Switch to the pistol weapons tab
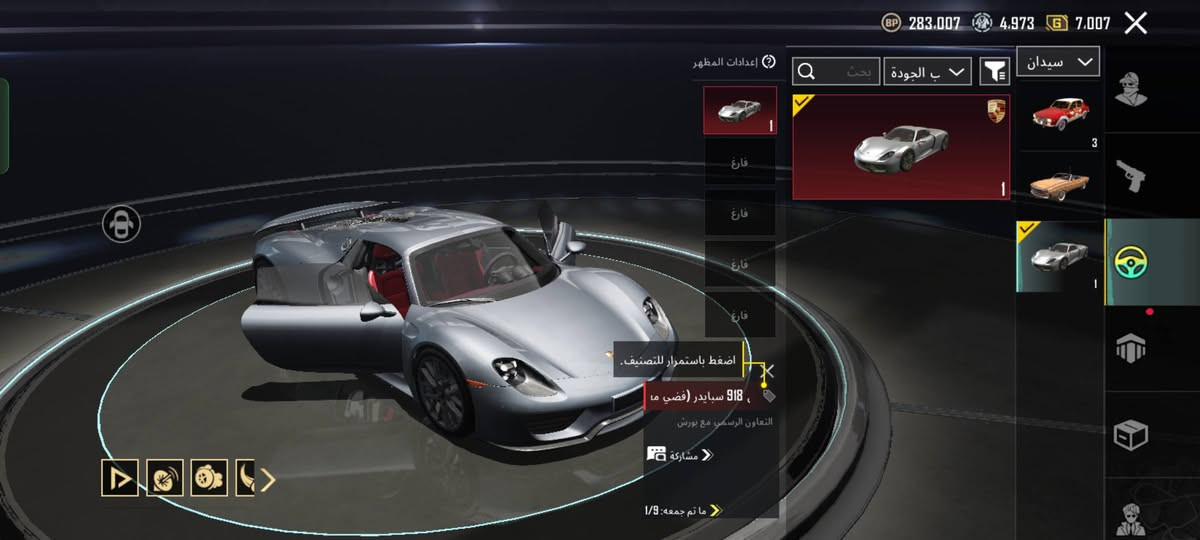The width and height of the screenshot is (1200, 540). pos(1132,176)
